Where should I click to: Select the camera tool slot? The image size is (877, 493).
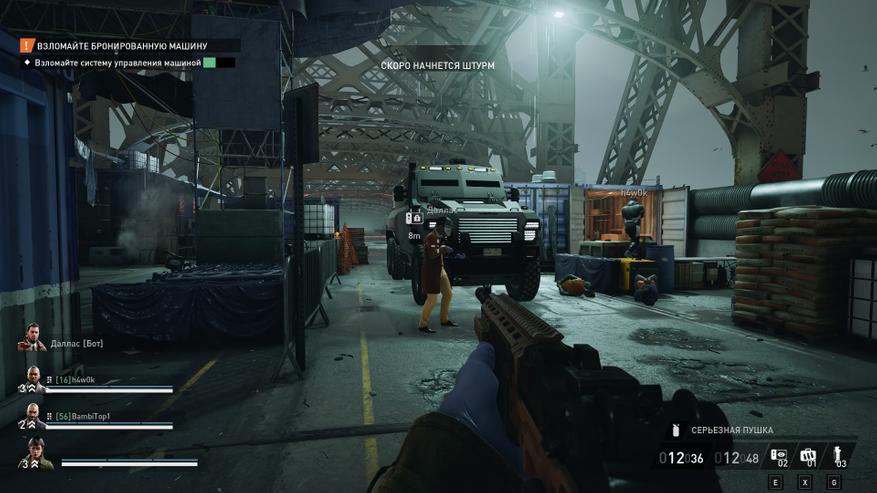(x=778, y=456)
